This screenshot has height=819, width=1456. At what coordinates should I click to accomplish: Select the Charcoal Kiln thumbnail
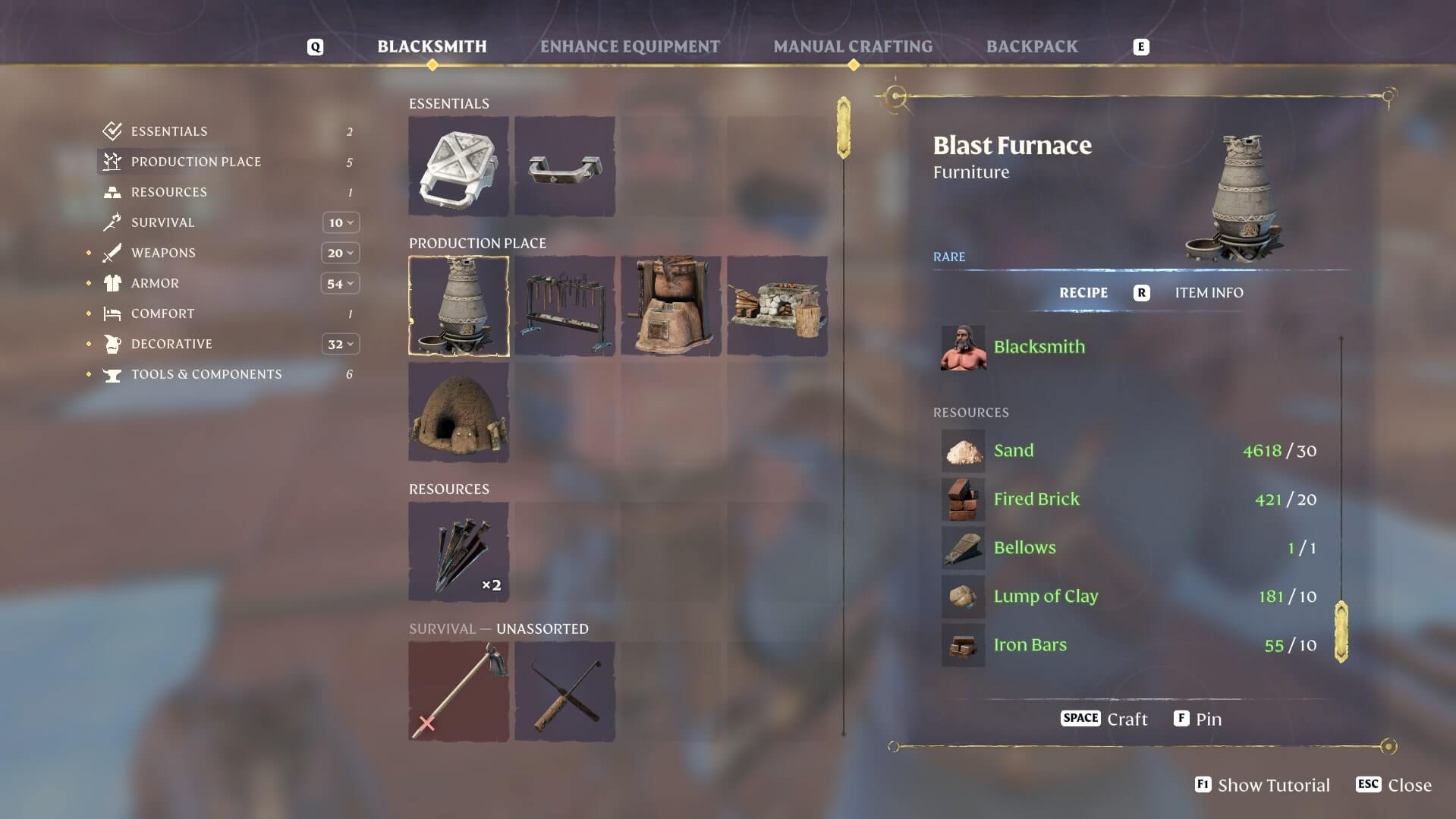pos(459,412)
